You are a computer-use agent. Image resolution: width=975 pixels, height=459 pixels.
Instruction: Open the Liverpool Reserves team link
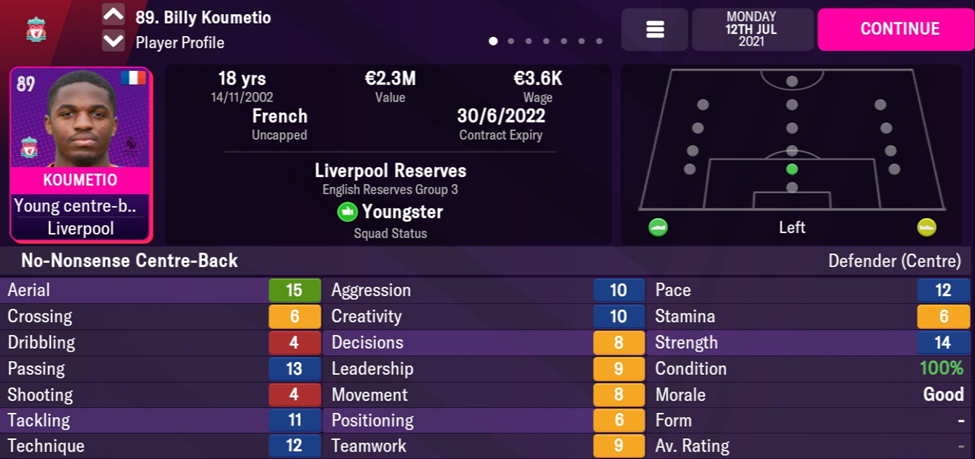coord(390,171)
